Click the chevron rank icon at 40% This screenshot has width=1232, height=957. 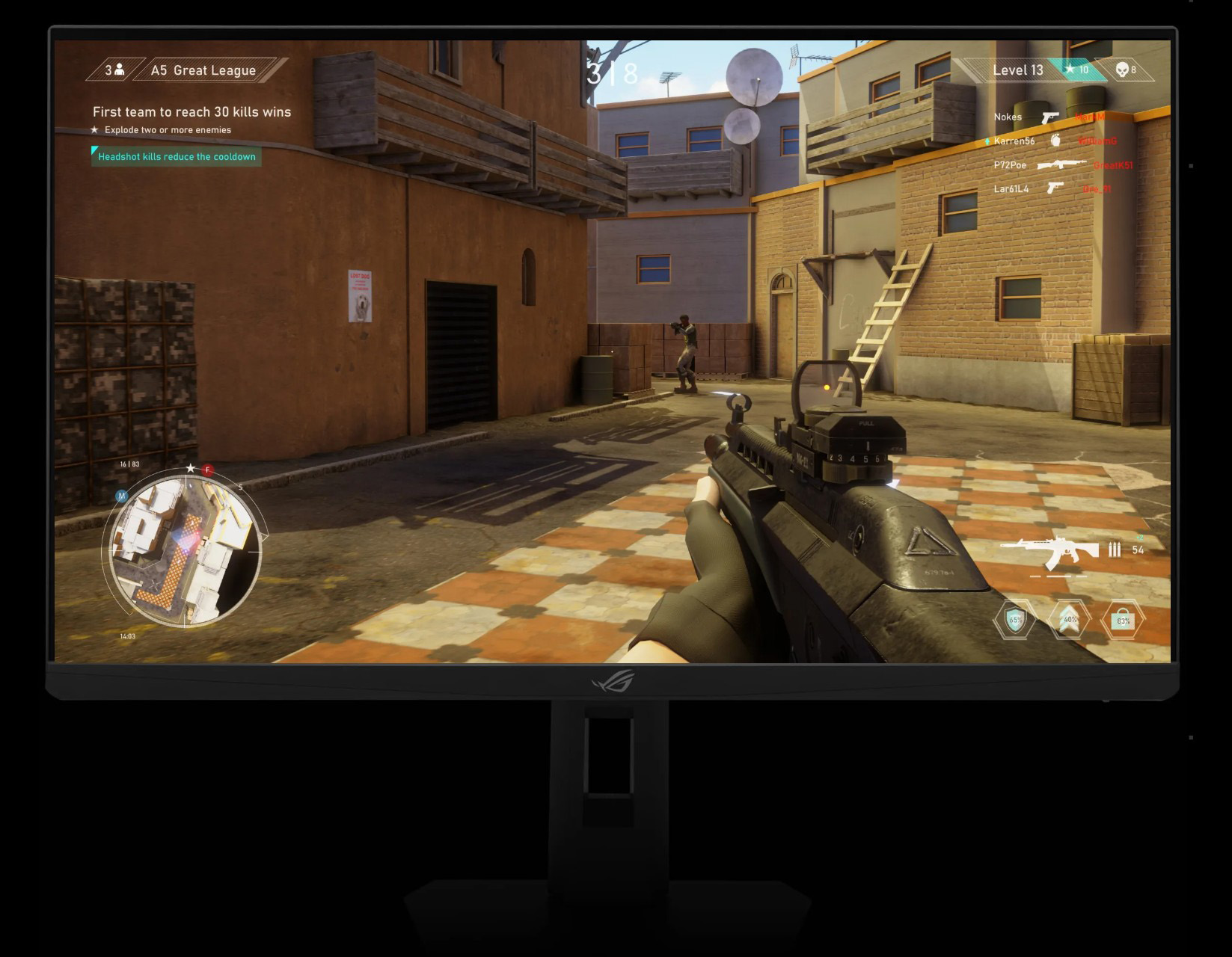click(x=1070, y=619)
